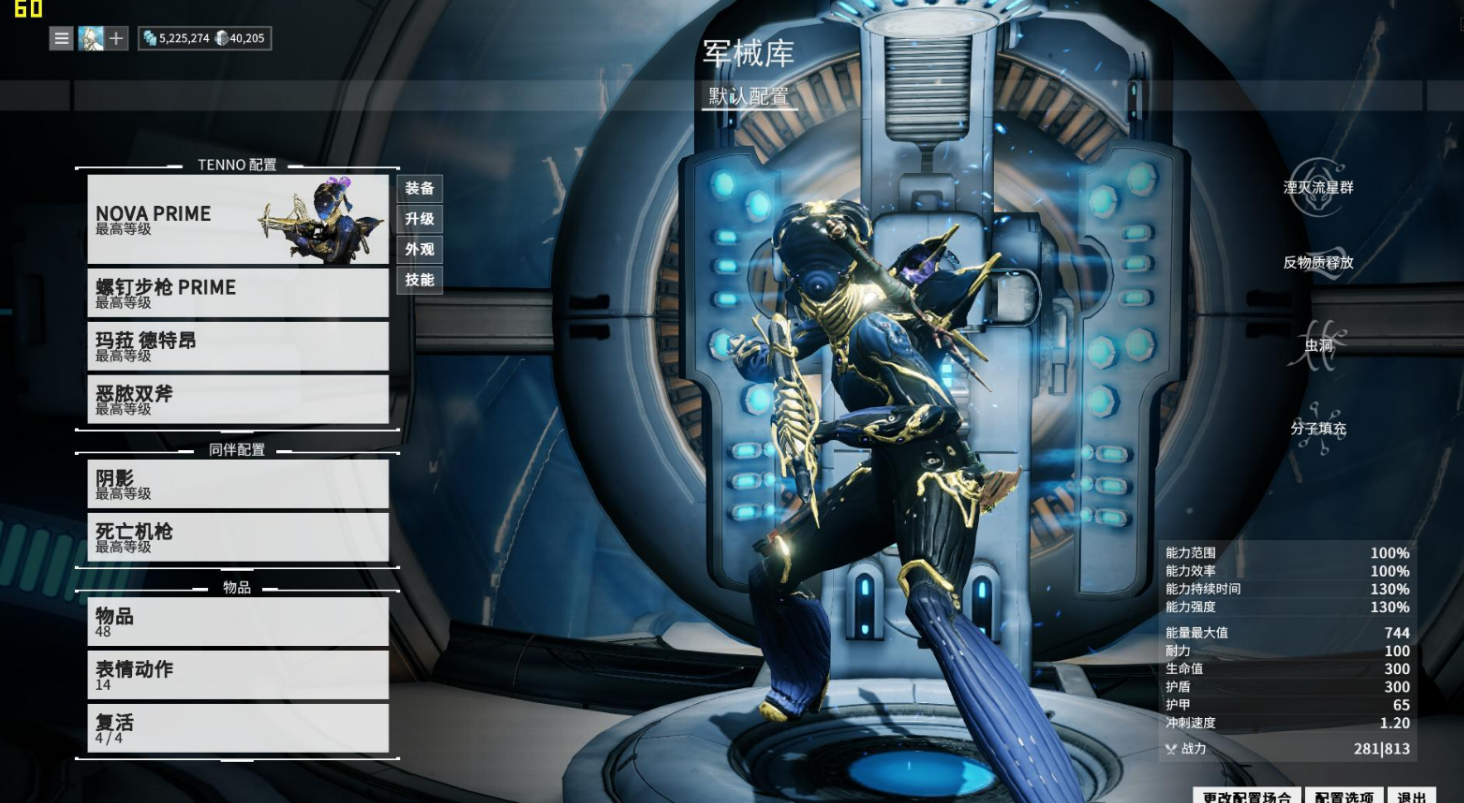Click the 复活 revives row

[238, 728]
